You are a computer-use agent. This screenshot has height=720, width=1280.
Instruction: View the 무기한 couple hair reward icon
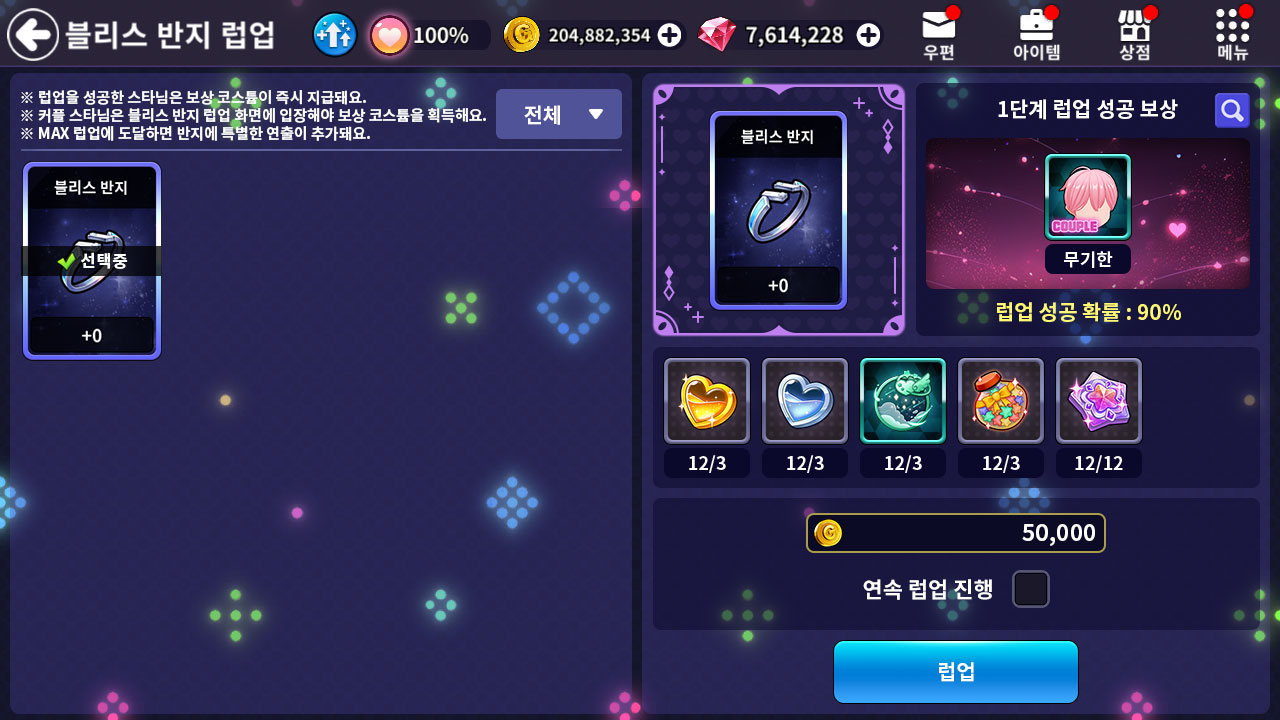(1088, 198)
